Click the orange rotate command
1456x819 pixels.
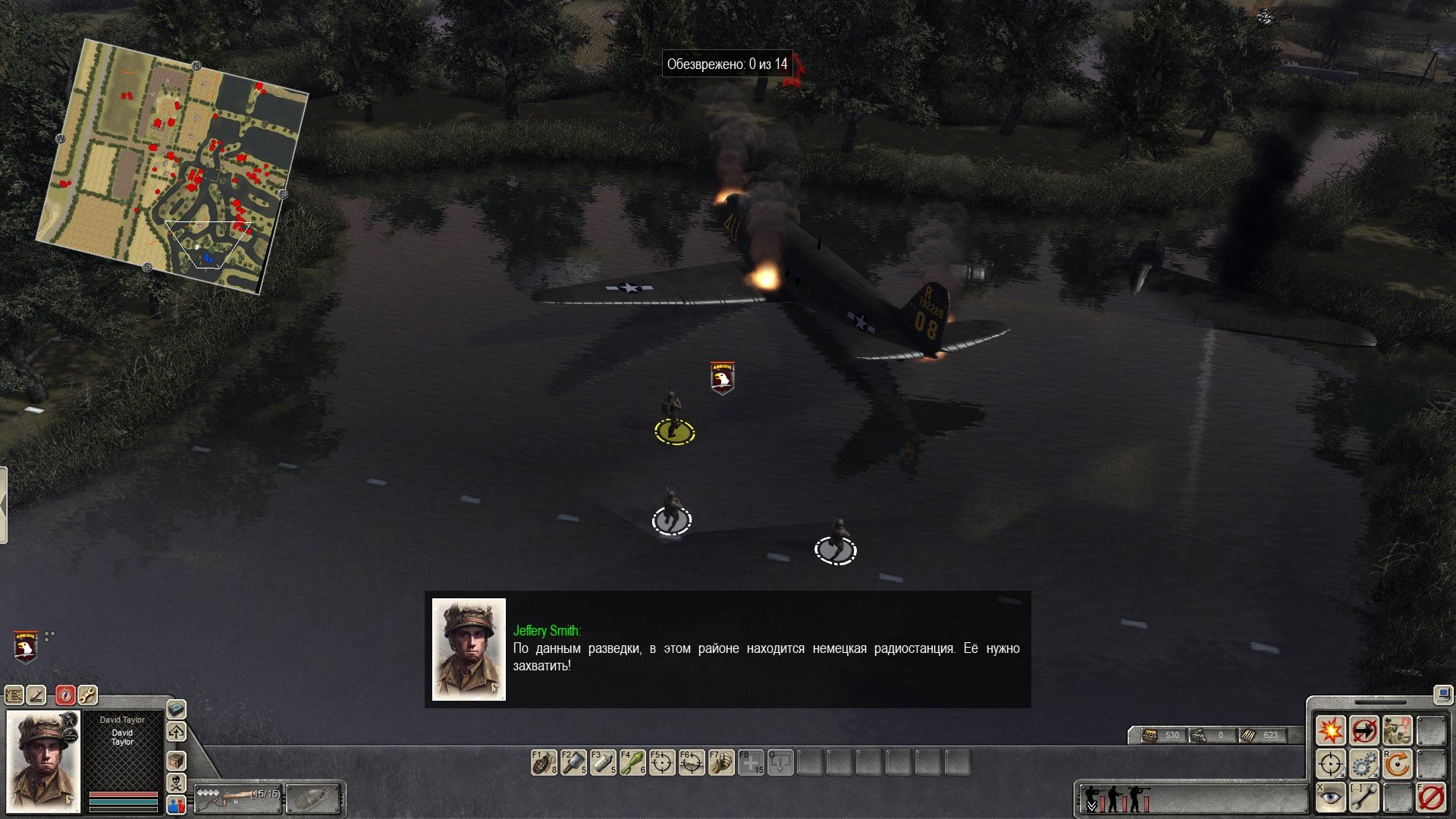click(1397, 764)
